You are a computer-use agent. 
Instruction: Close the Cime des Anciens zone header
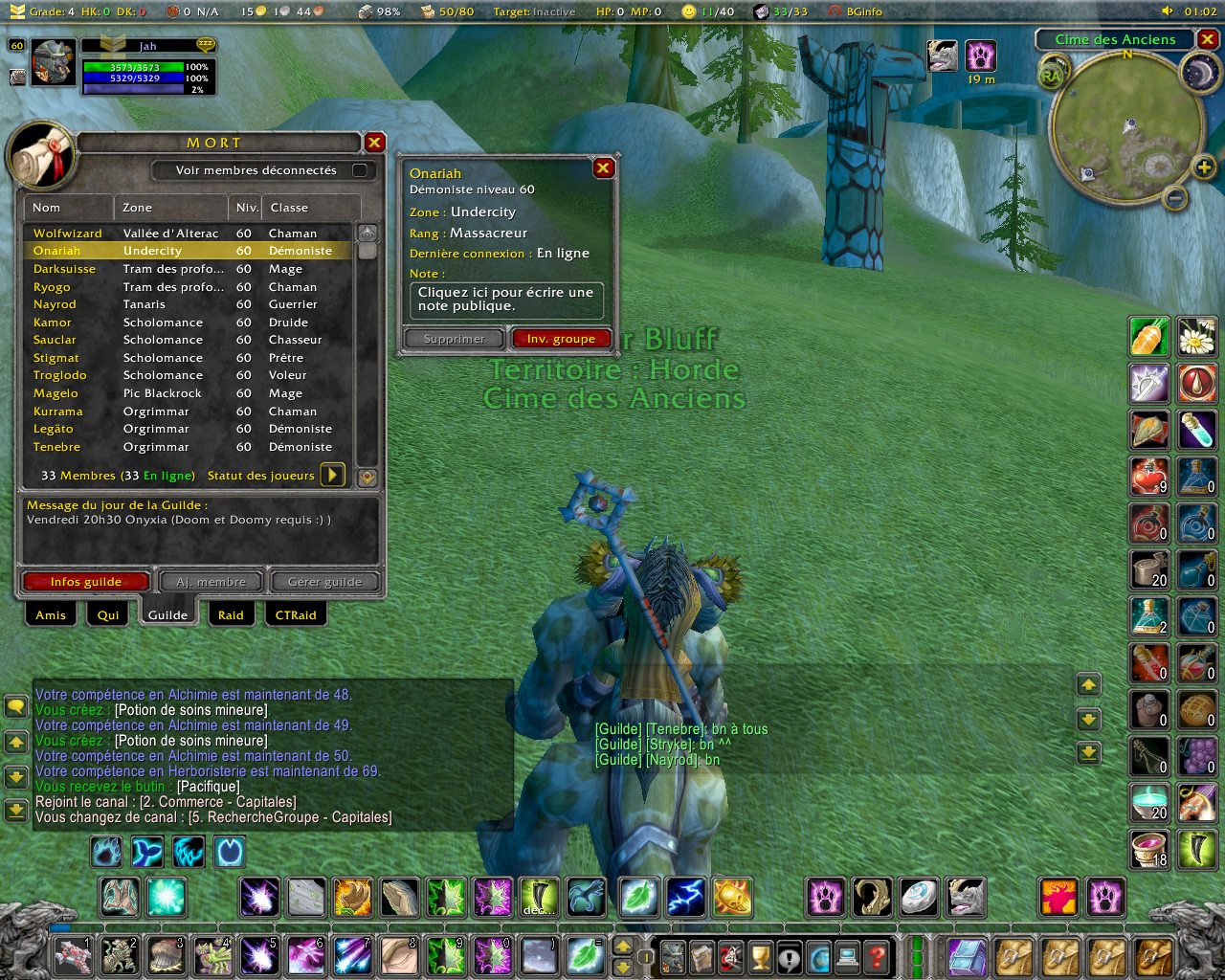(1208, 39)
